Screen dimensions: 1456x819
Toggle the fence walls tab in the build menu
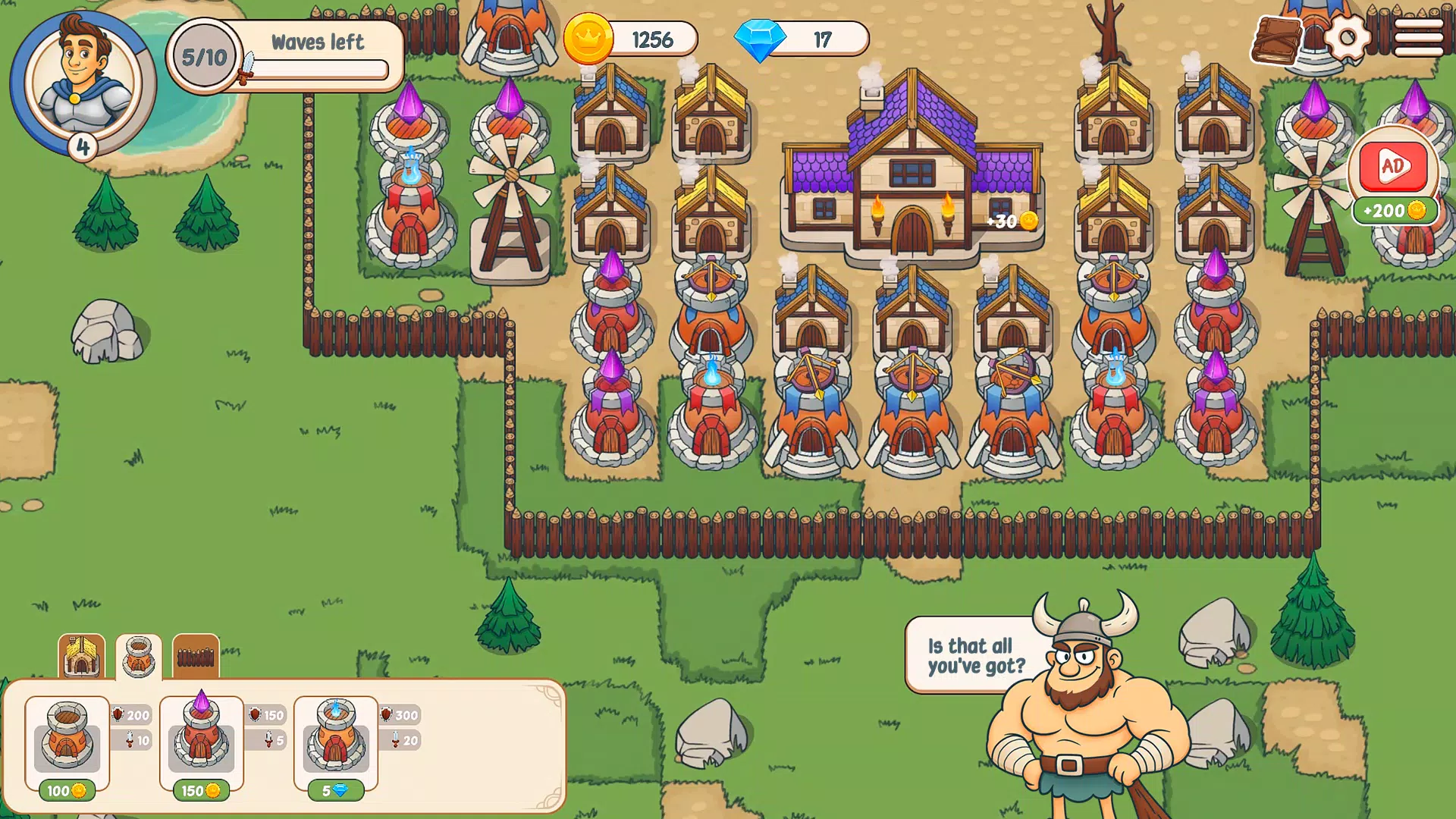tap(196, 657)
